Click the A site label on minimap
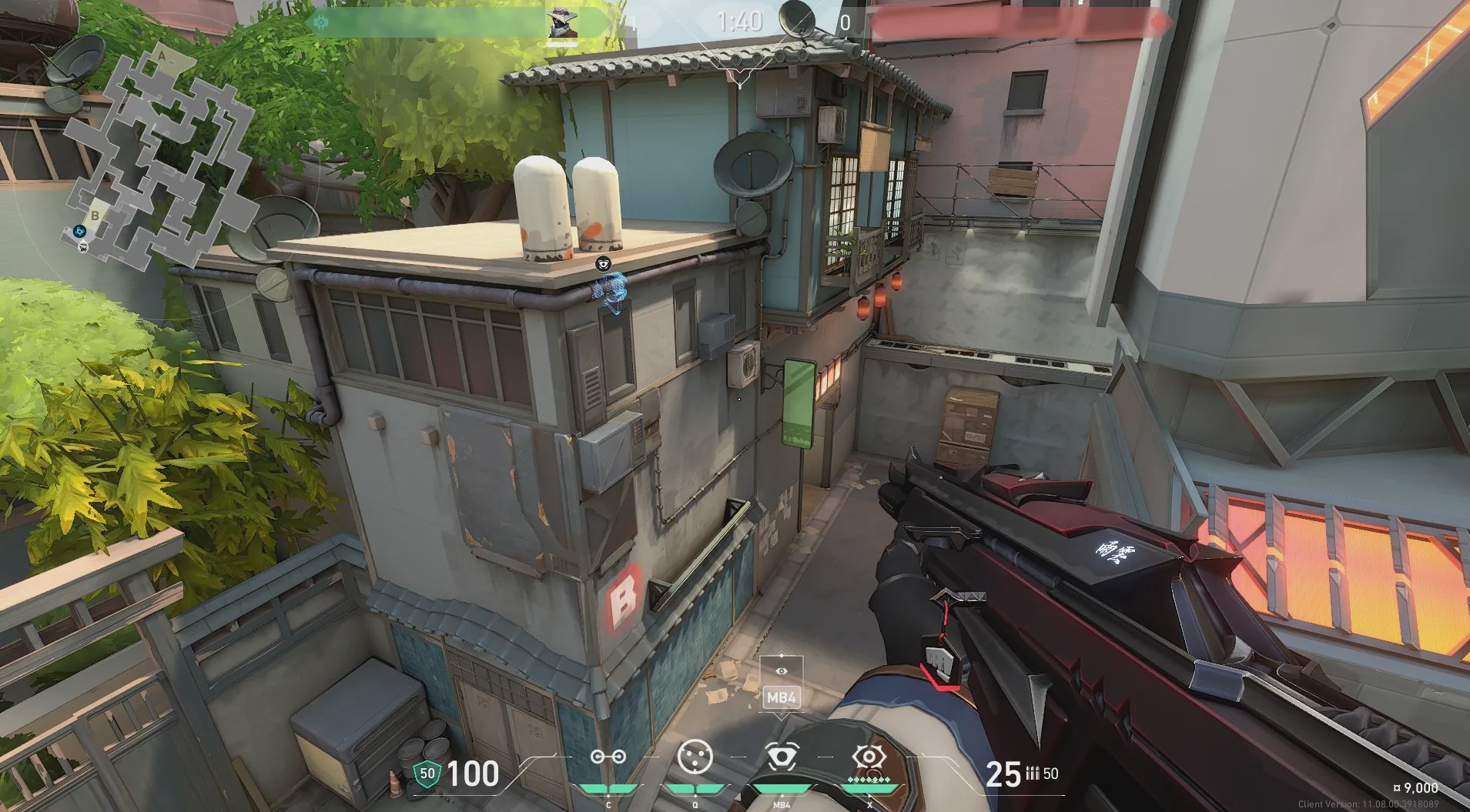The width and height of the screenshot is (1470, 812). (x=162, y=56)
